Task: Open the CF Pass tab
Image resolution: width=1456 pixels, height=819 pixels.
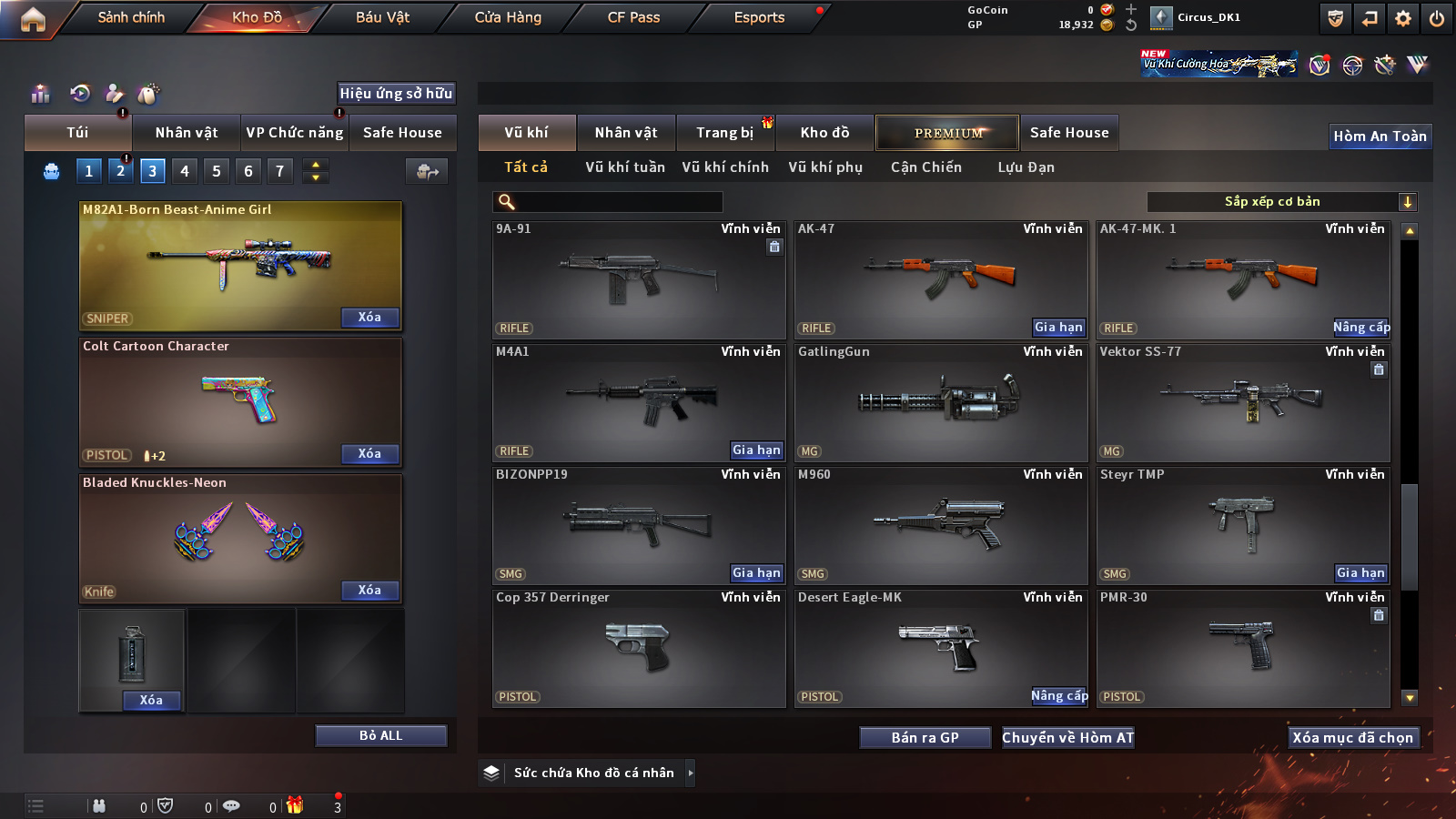Action: [633, 17]
